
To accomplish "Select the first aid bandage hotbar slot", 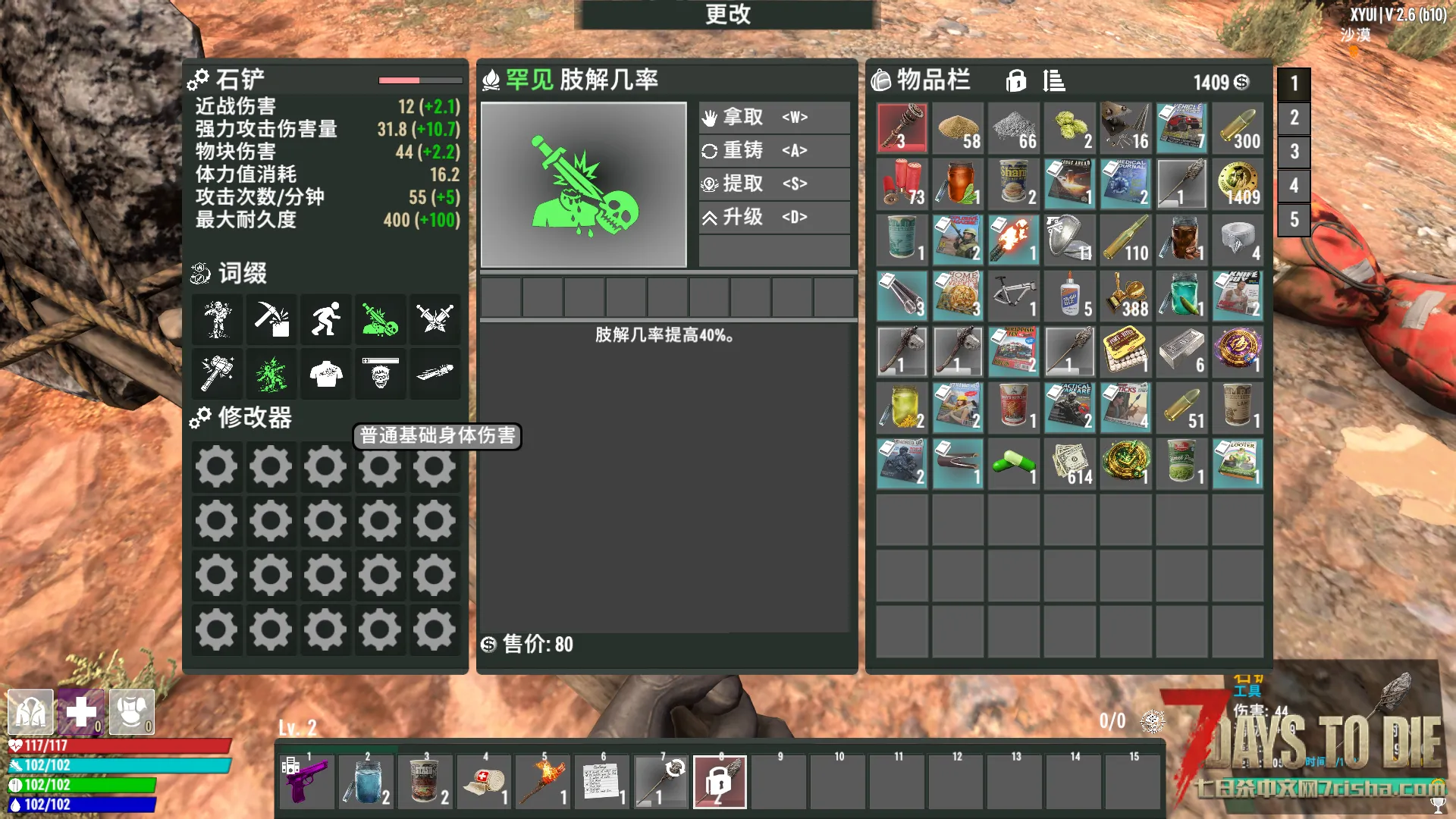I will point(485,782).
